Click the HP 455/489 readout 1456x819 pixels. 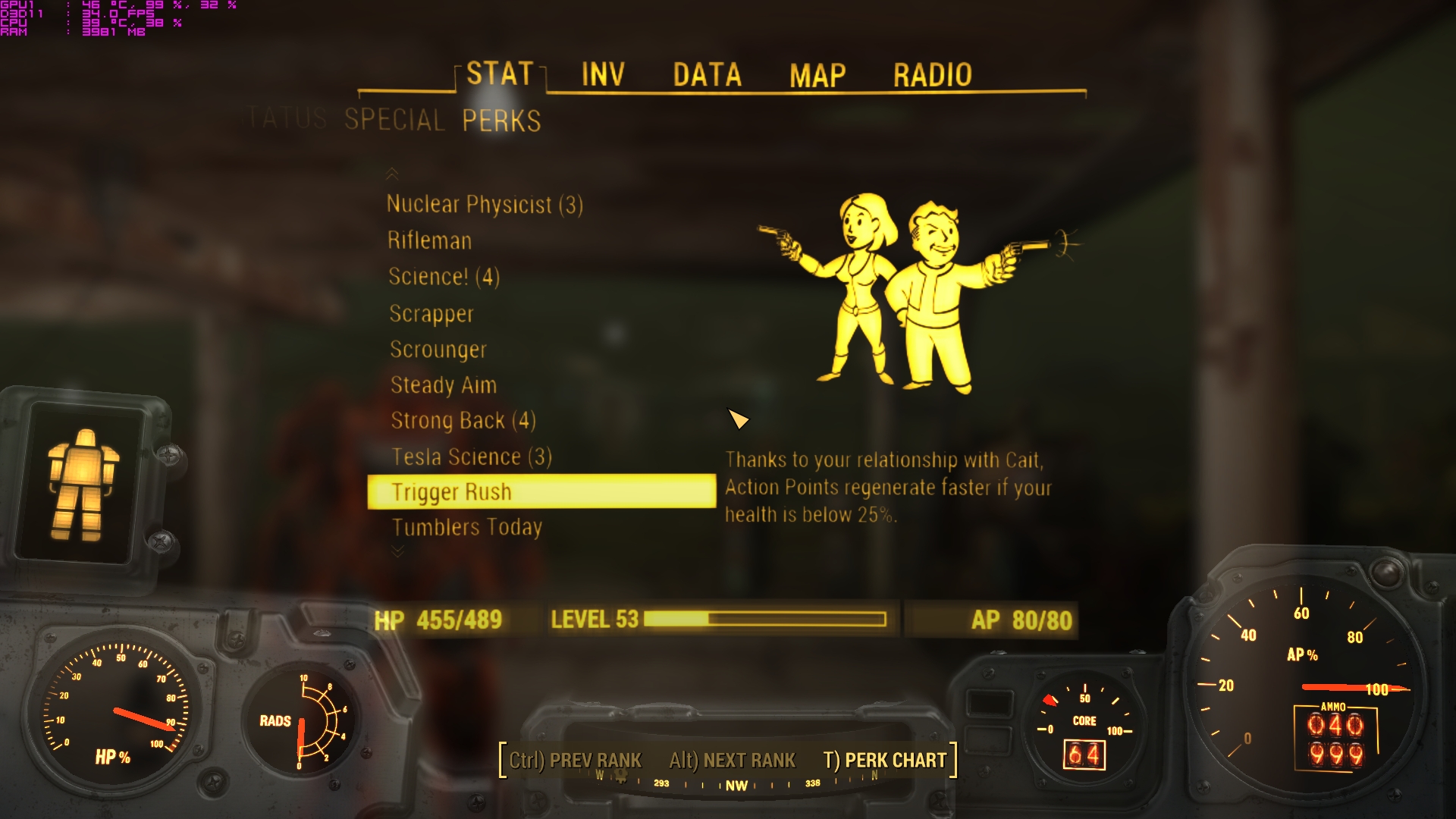pyautogui.click(x=438, y=620)
